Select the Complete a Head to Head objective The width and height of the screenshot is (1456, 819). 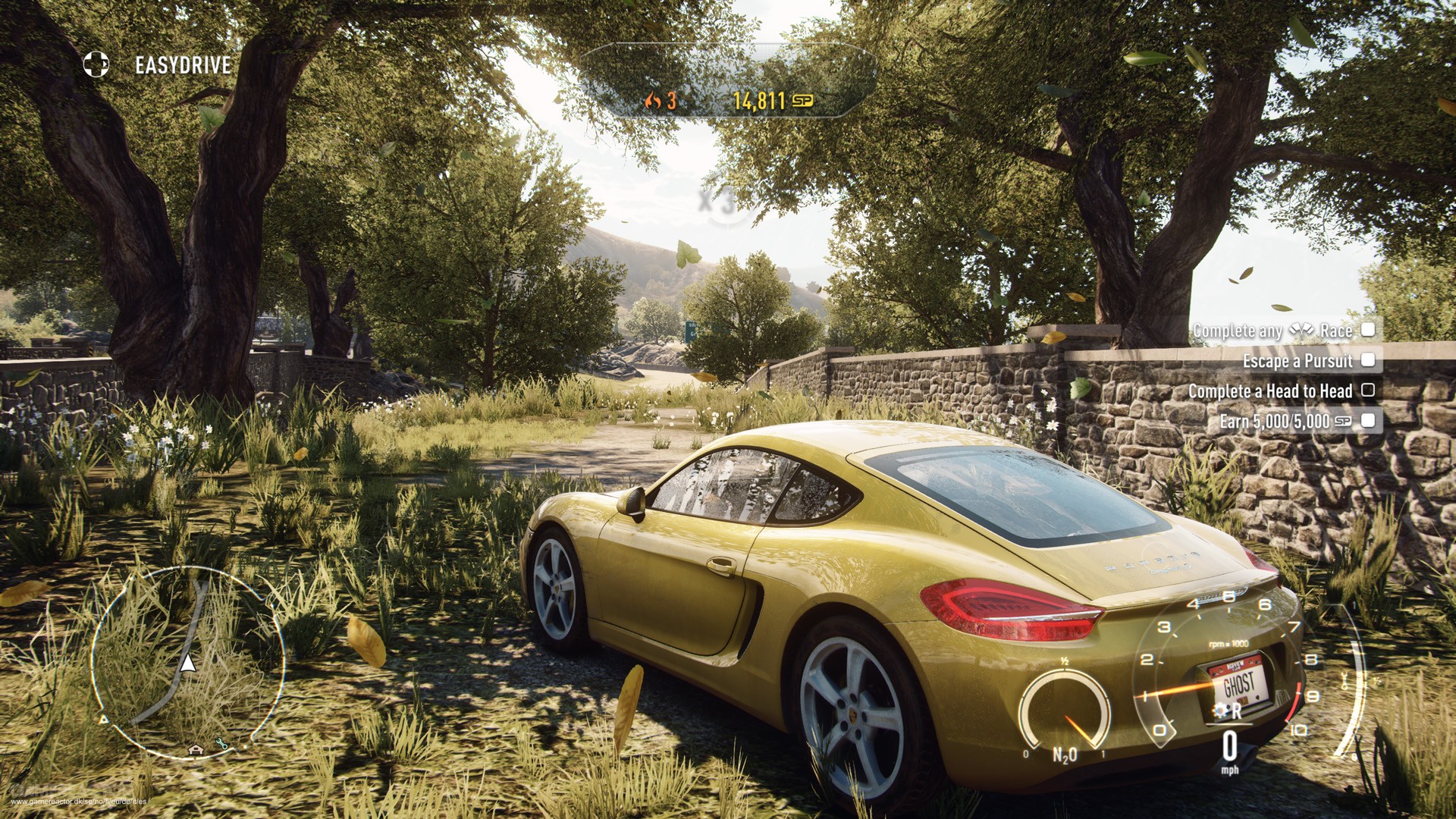(x=1280, y=391)
